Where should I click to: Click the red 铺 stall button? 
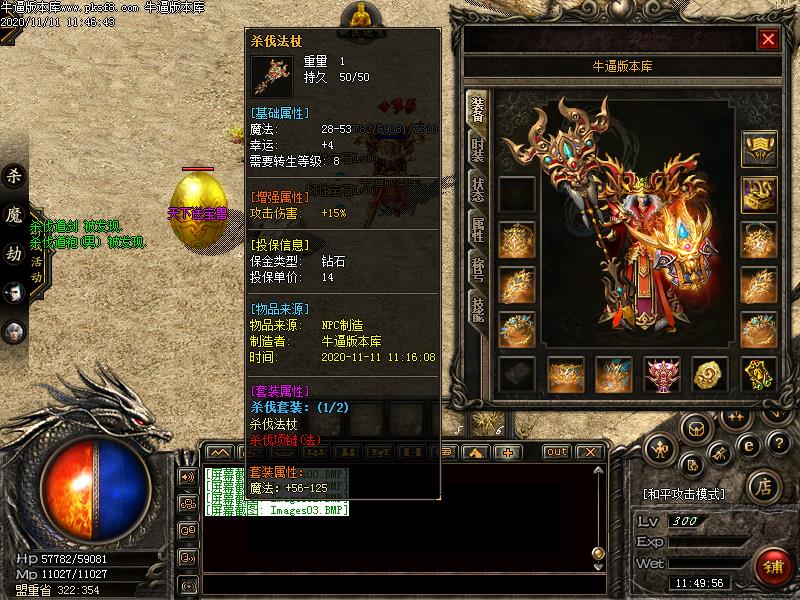pos(773,566)
